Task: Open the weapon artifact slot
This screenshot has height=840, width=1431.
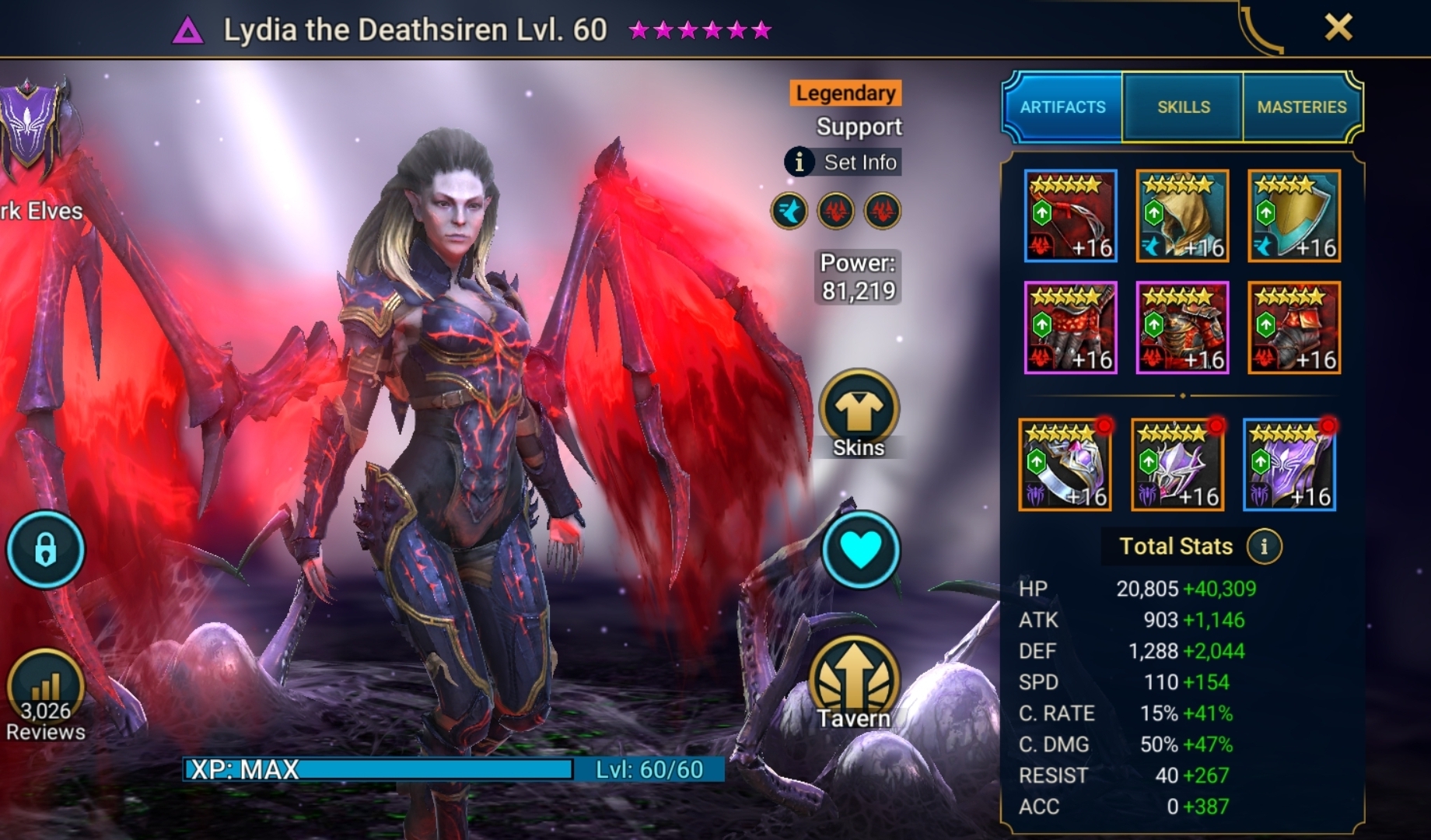Action: click(x=1071, y=216)
